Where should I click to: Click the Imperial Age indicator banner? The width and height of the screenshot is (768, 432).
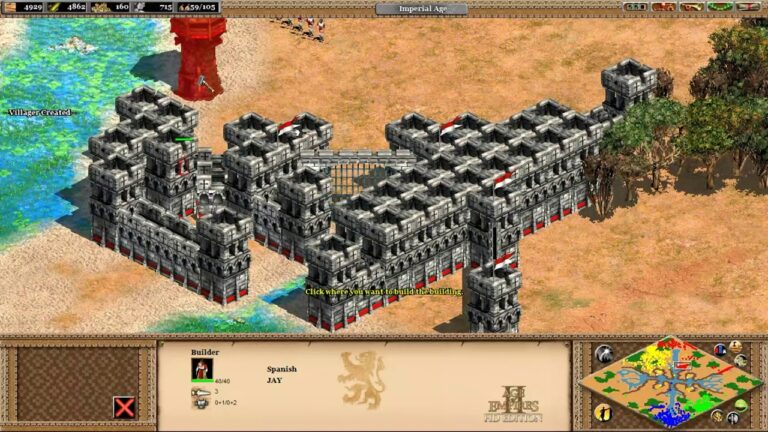click(421, 9)
